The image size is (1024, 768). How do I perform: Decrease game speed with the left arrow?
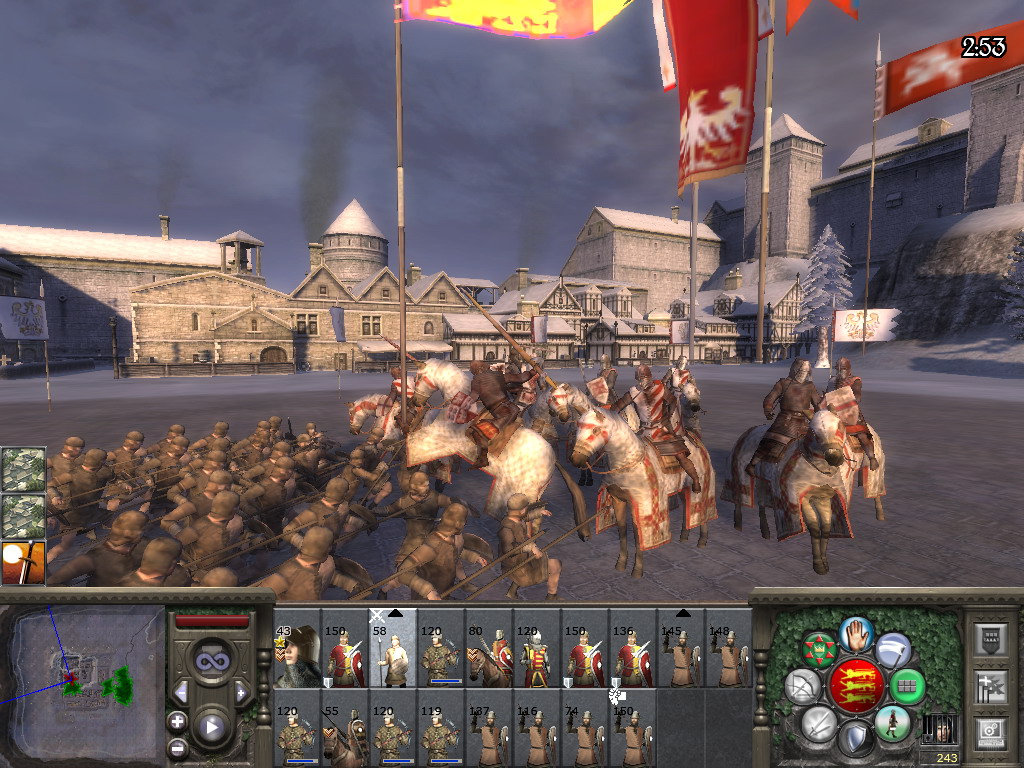click(181, 692)
